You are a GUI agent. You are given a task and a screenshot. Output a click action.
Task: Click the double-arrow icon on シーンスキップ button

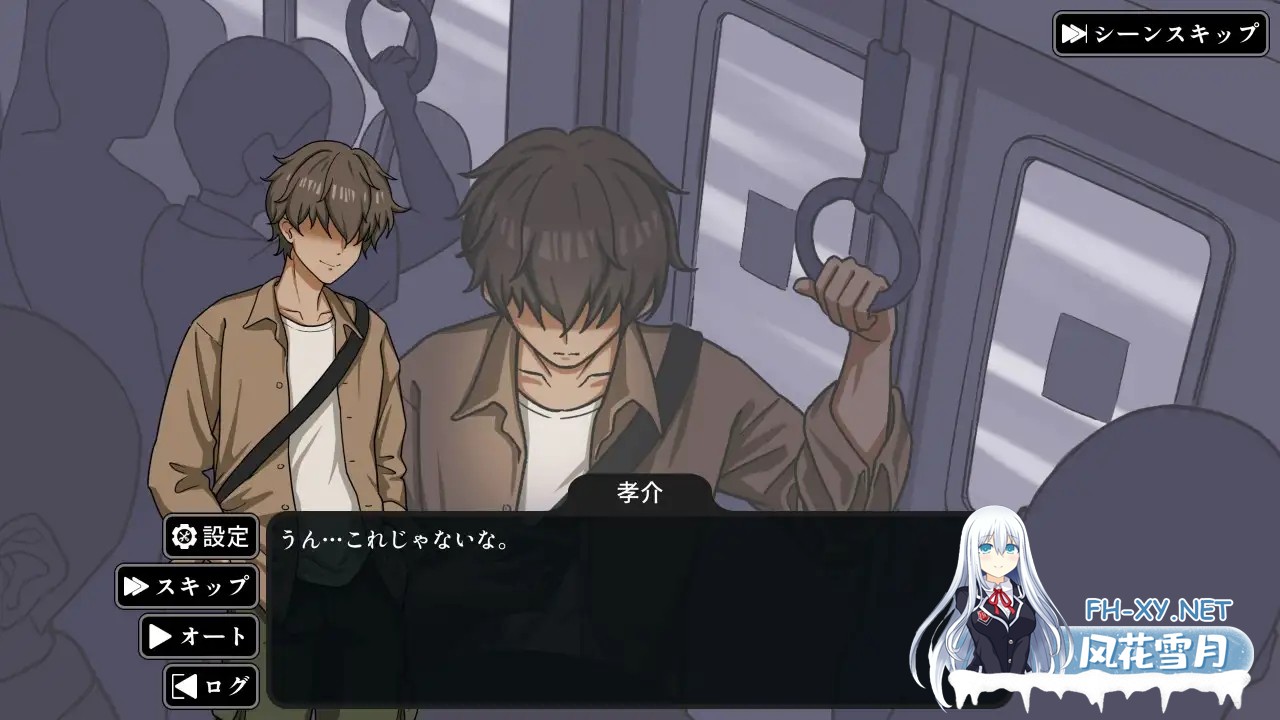click(x=1076, y=31)
